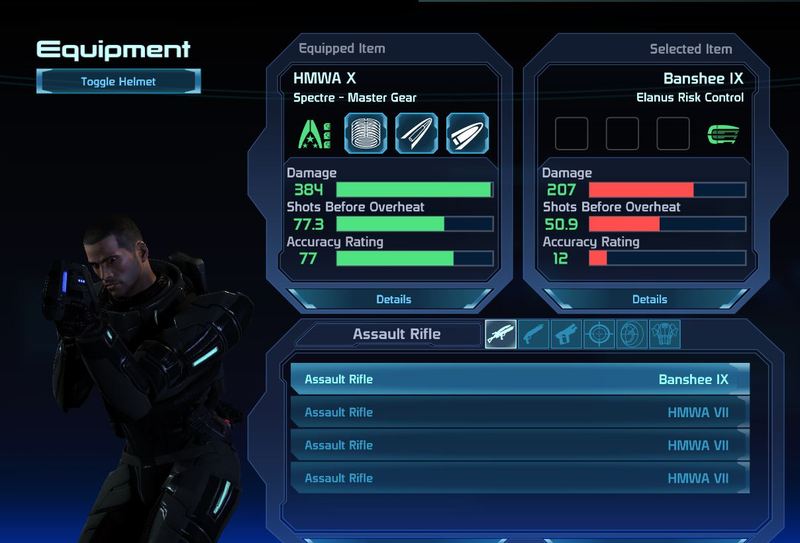This screenshot has height=543, width=800.
Task: Select the Banshee IX assault rifle row
Action: click(x=519, y=379)
